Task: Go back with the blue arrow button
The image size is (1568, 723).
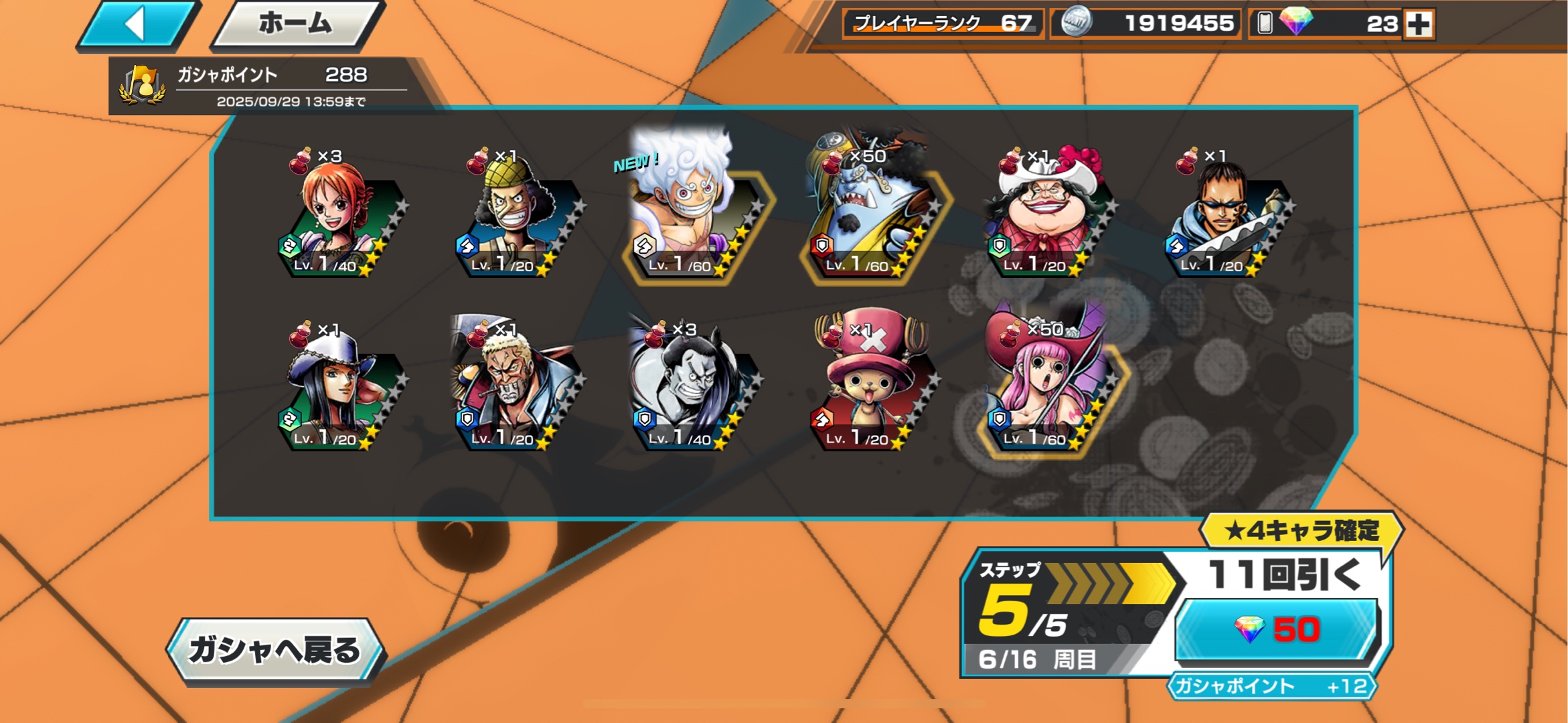Action: point(137,25)
